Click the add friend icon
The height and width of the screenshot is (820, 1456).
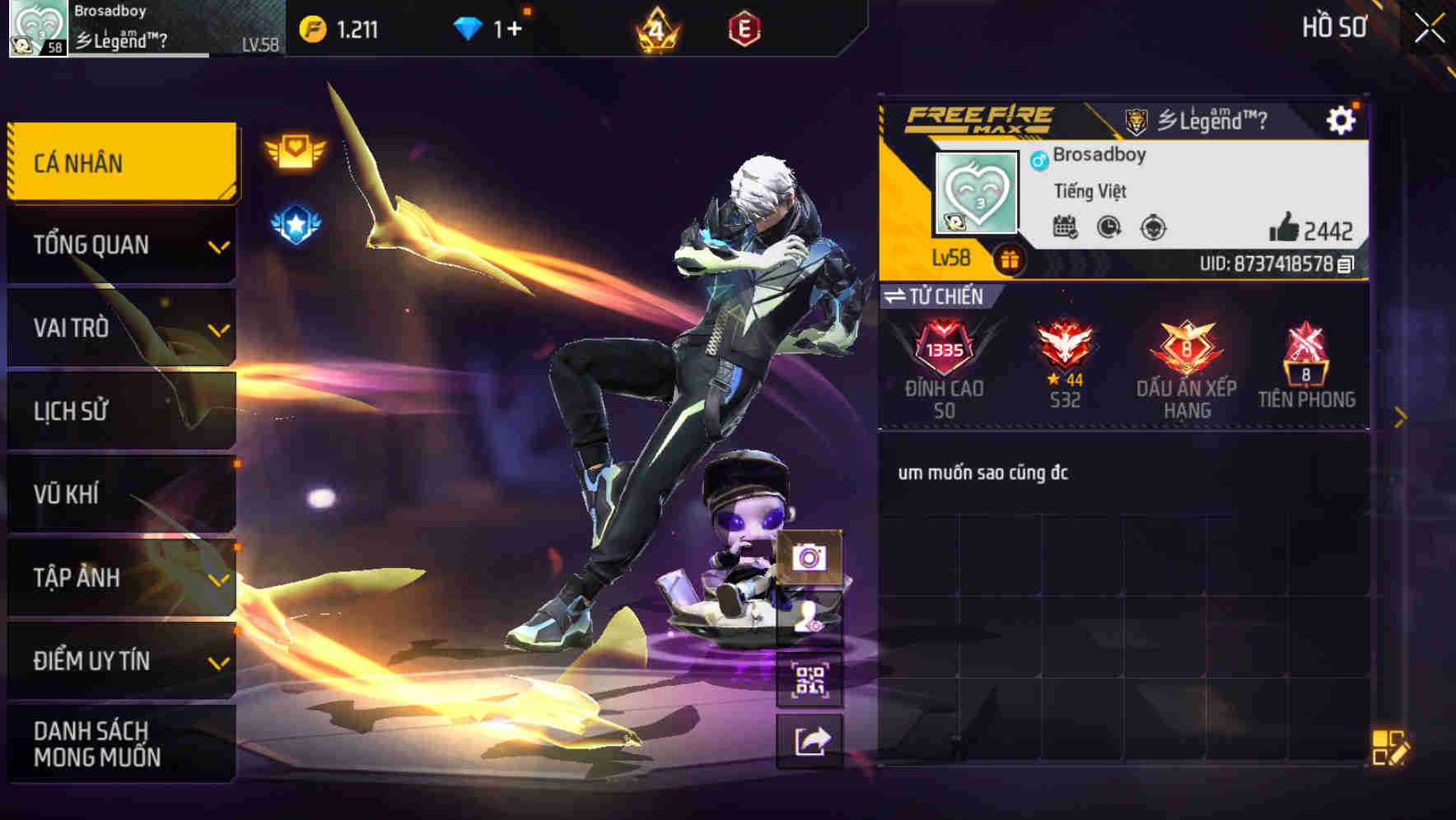pyautogui.click(x=809, y=619)
